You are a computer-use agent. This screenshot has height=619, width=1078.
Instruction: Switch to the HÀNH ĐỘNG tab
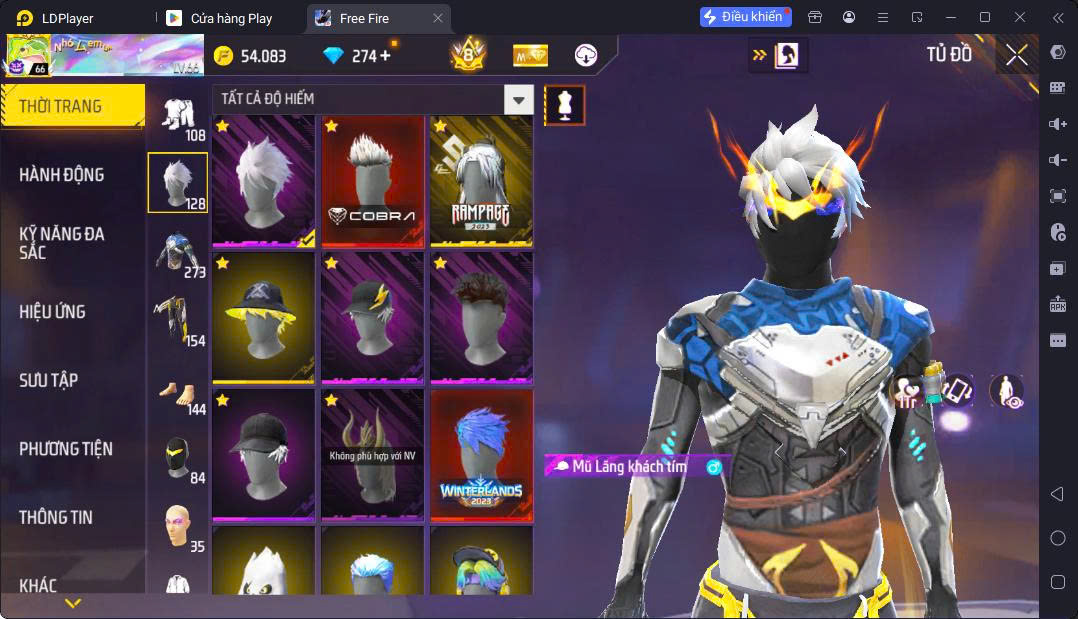tap(62, 175)
